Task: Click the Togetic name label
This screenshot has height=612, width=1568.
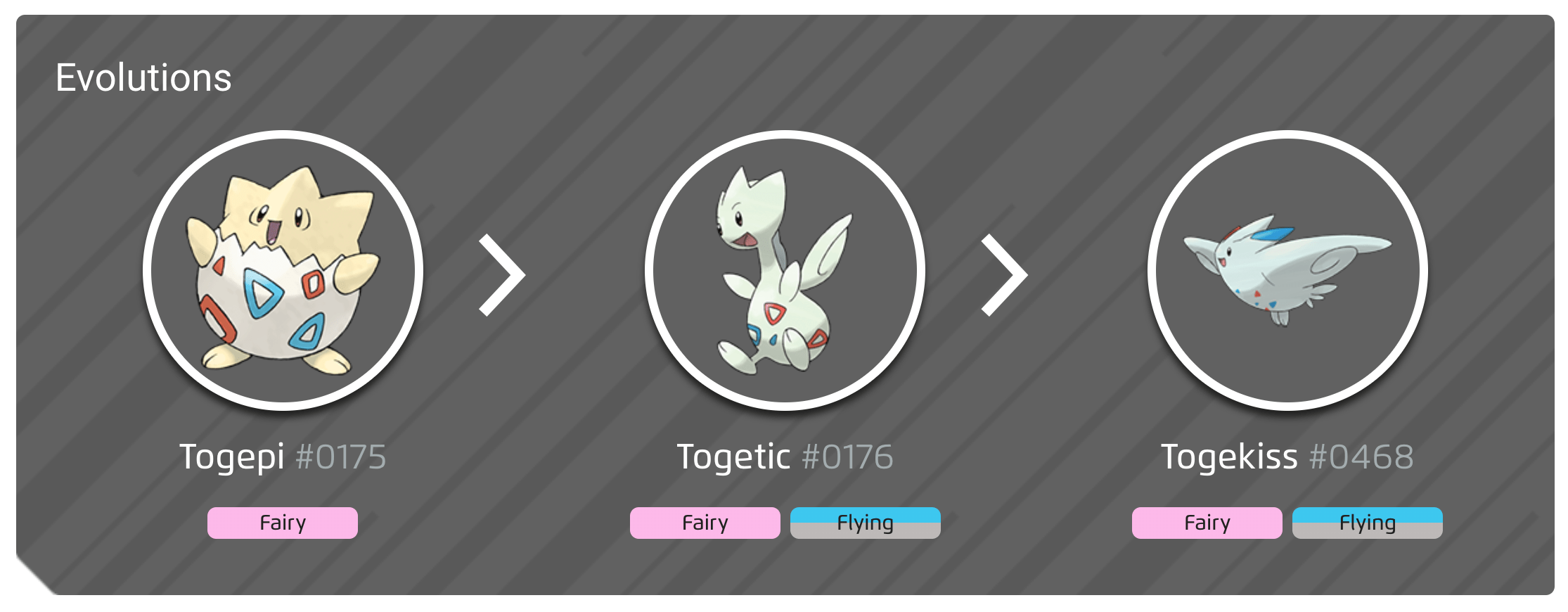Action: (x=733, y=457)
